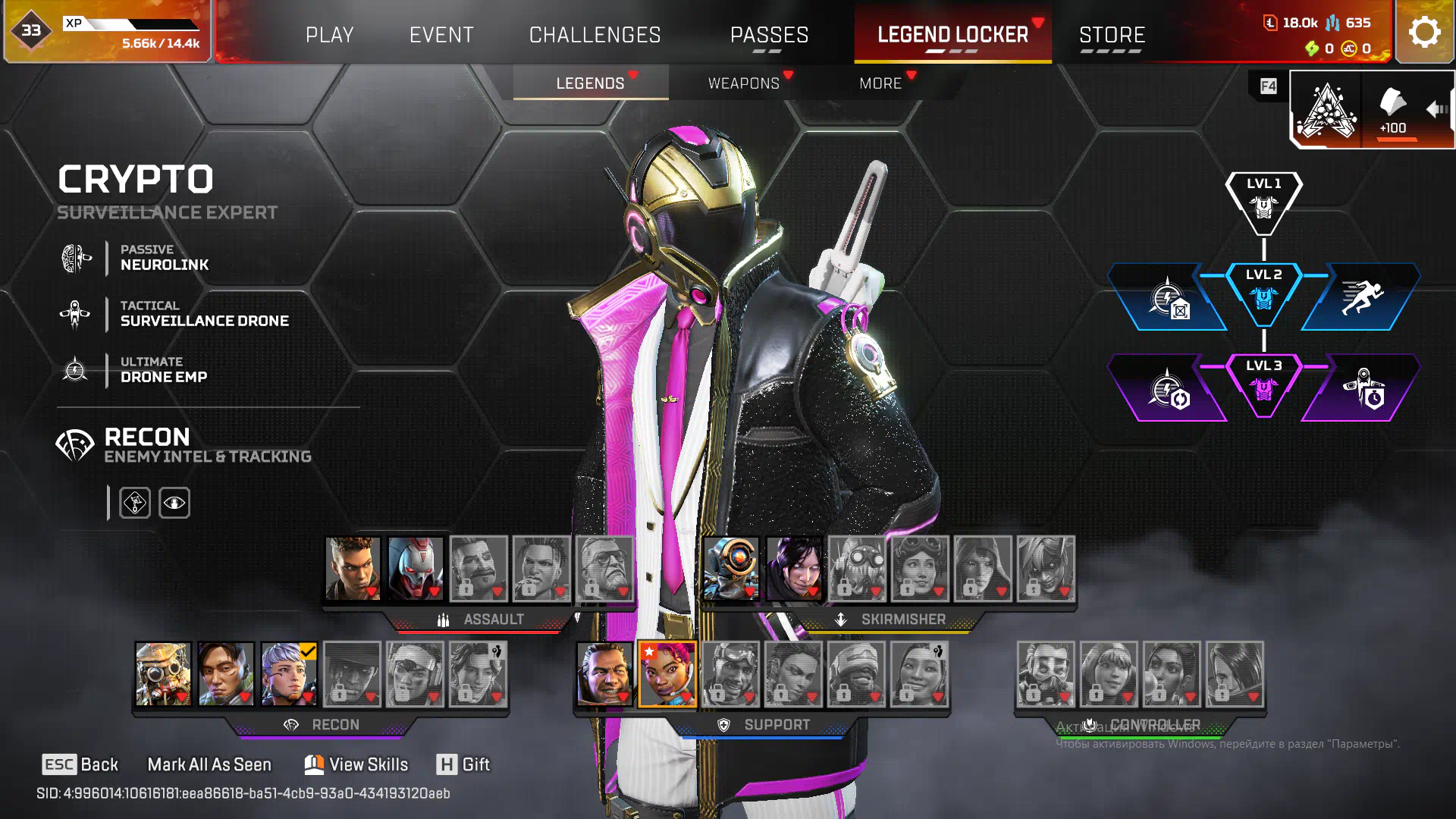
Task: Switch to the Event tab
Action: (441, 35)
